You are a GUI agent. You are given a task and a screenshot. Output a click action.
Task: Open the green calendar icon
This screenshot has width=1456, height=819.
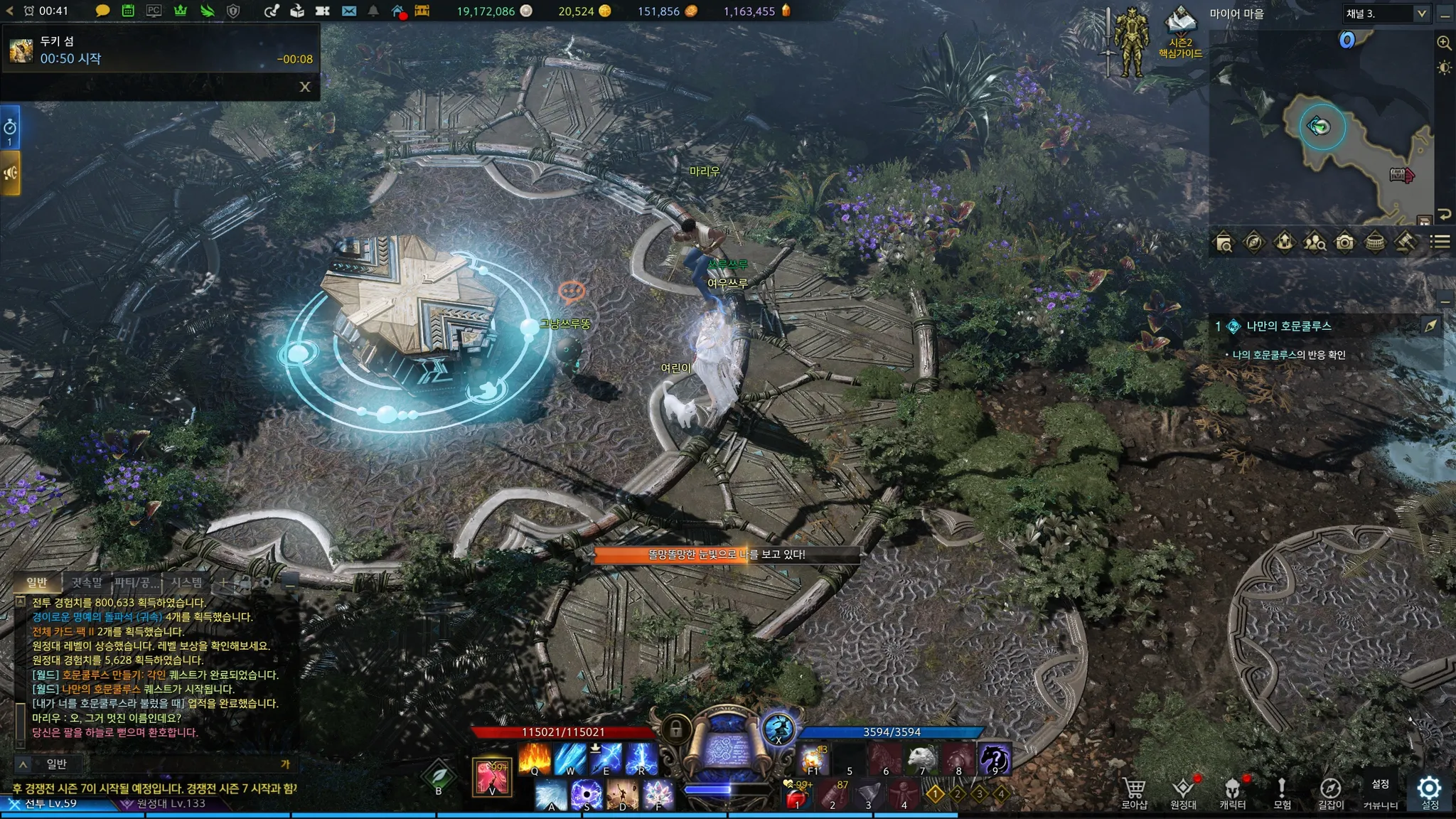coord(128,11)
